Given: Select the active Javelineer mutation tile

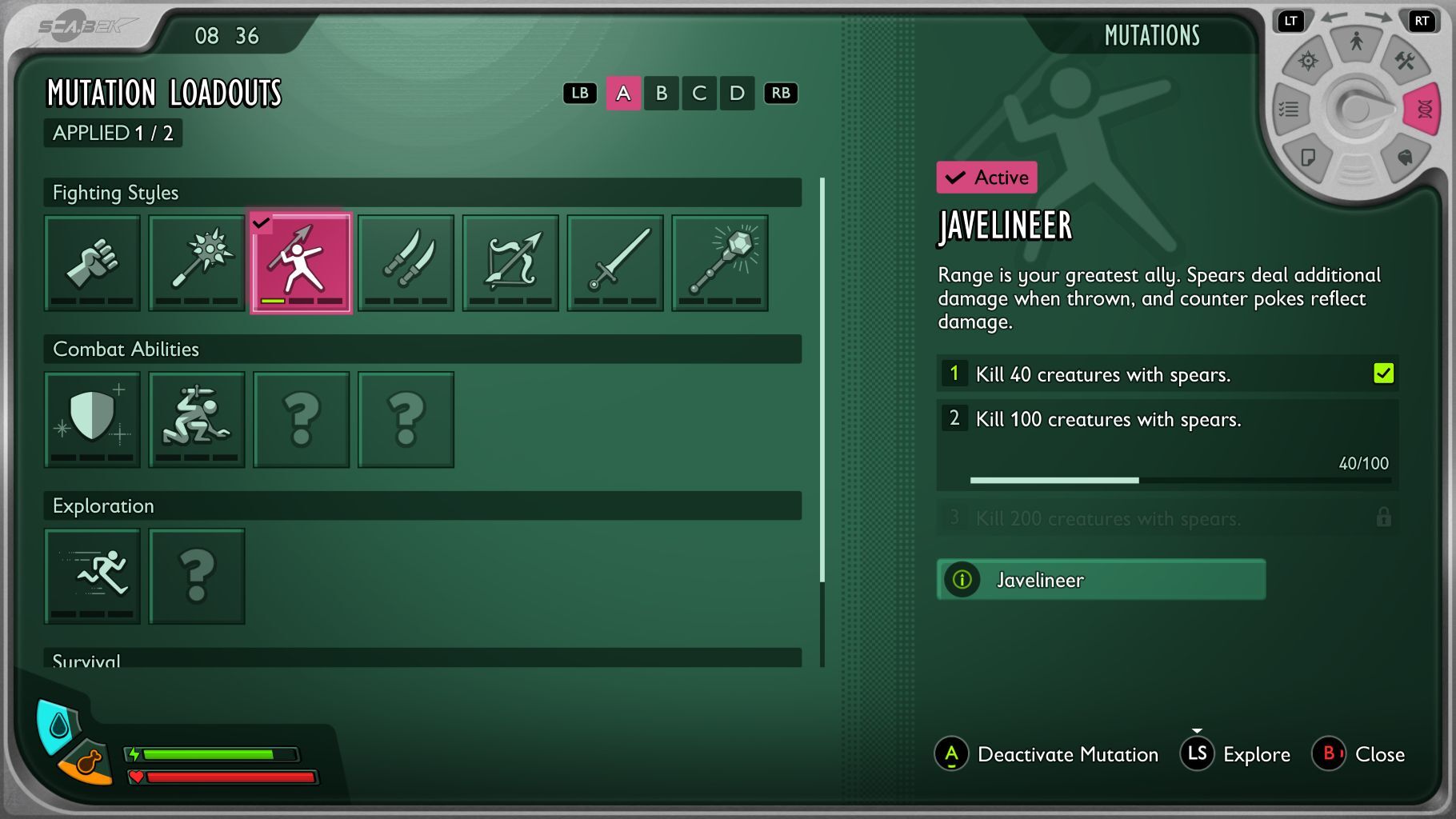Looking at the screenshot, I should click(301, 262).
